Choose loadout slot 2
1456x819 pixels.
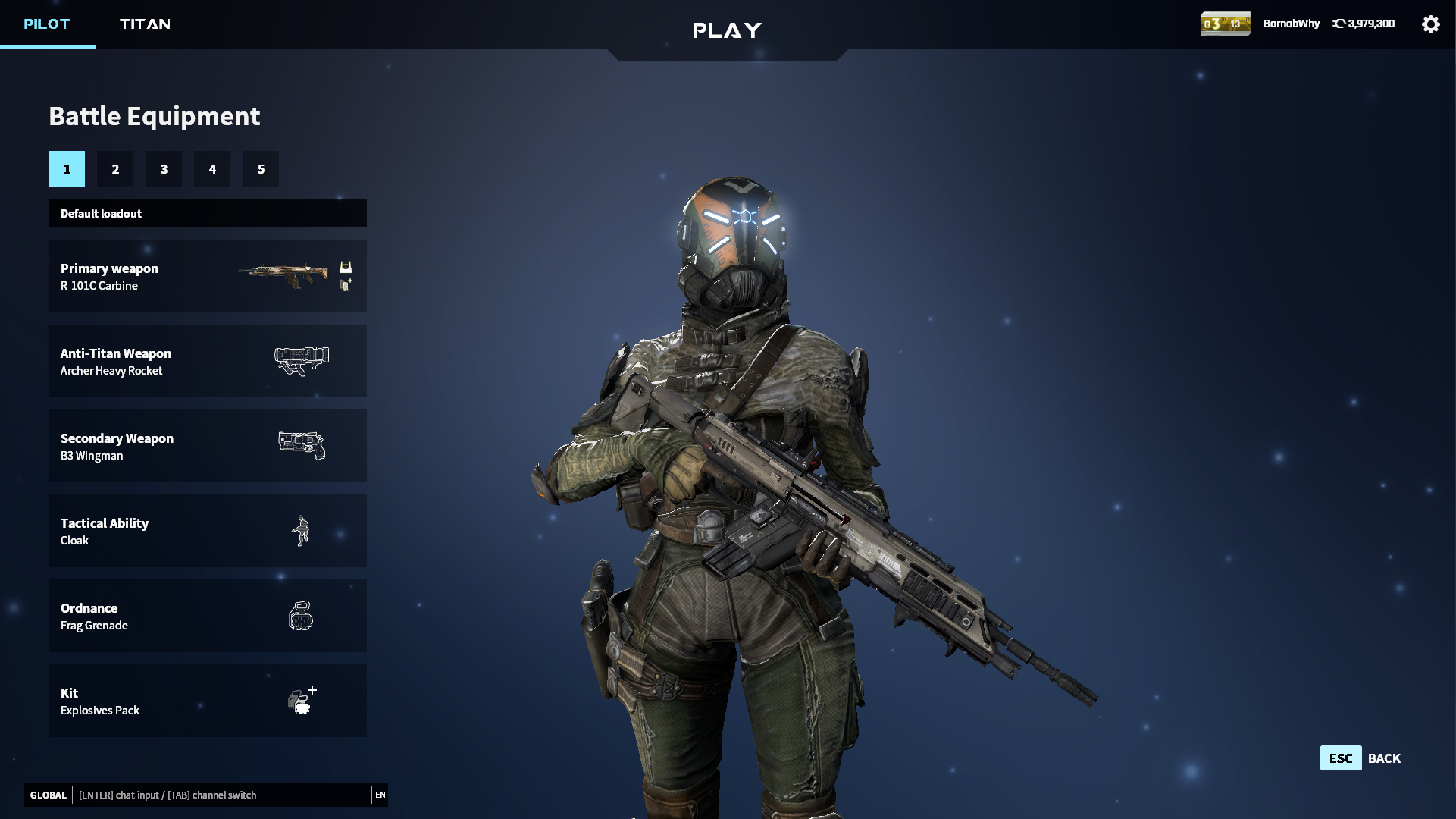tap(115, 169)
